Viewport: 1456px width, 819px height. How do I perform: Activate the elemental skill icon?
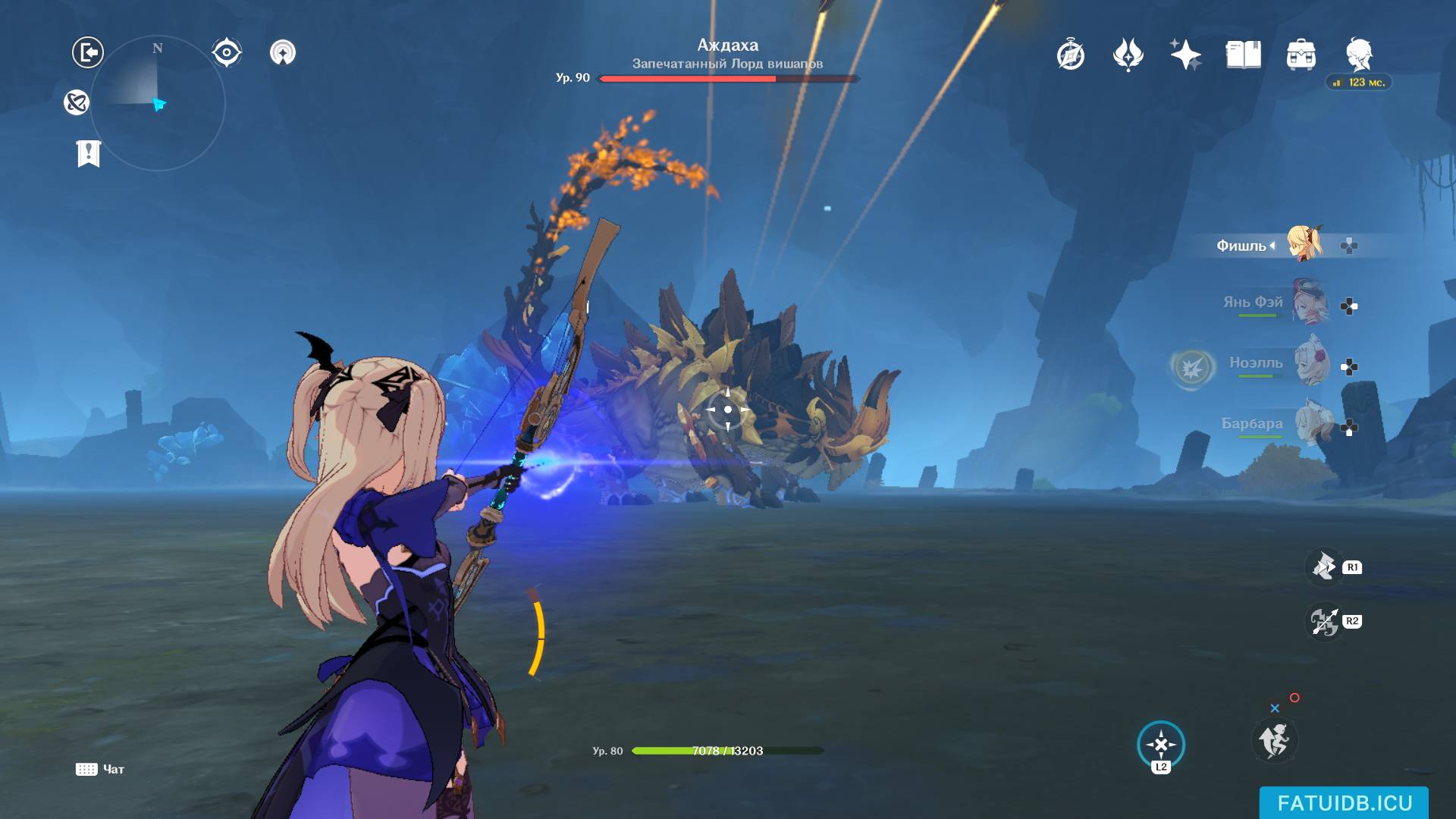click(1324, 566)
